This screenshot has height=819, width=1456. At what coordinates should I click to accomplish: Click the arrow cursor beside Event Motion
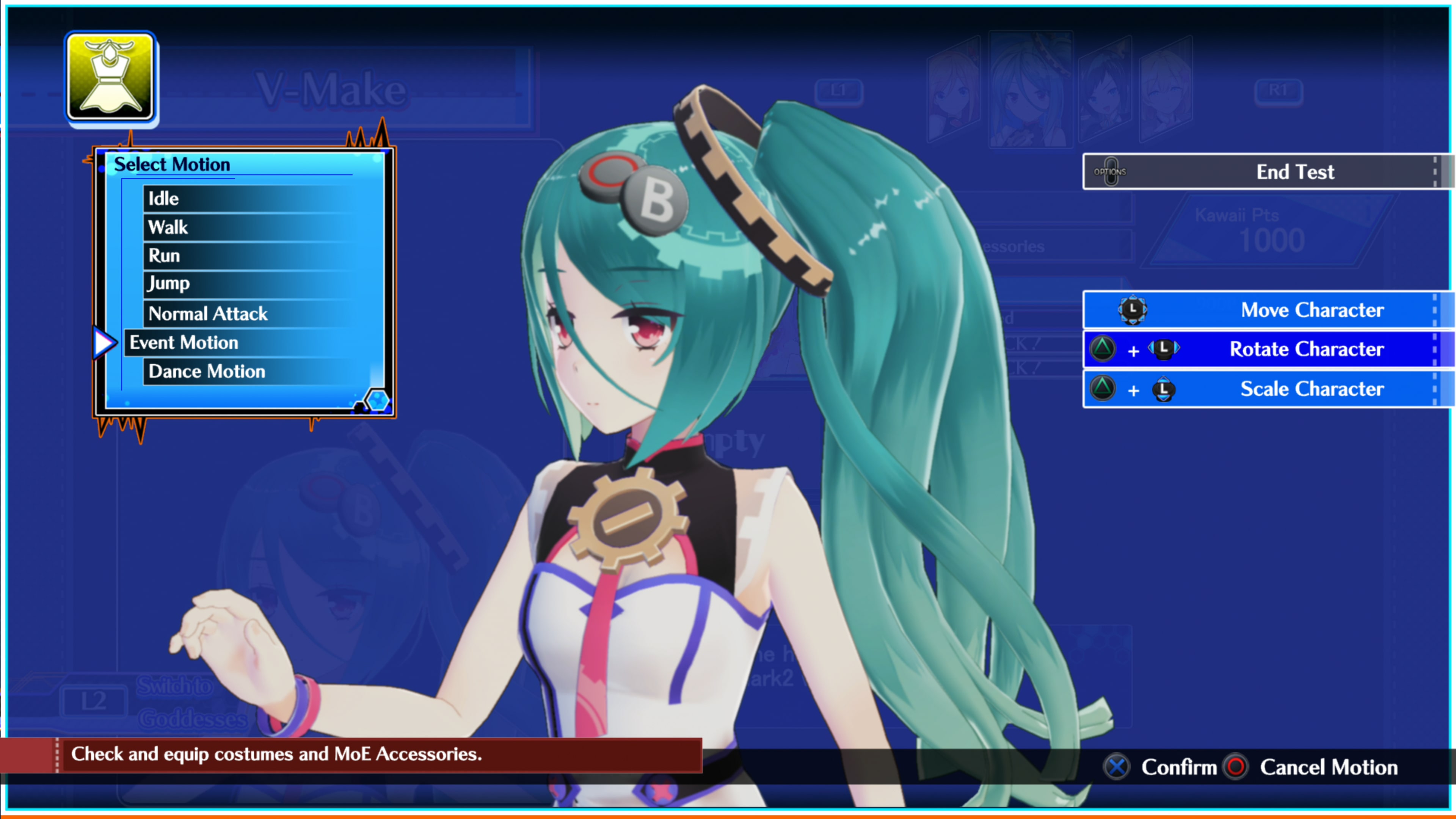tap(105, 341)
